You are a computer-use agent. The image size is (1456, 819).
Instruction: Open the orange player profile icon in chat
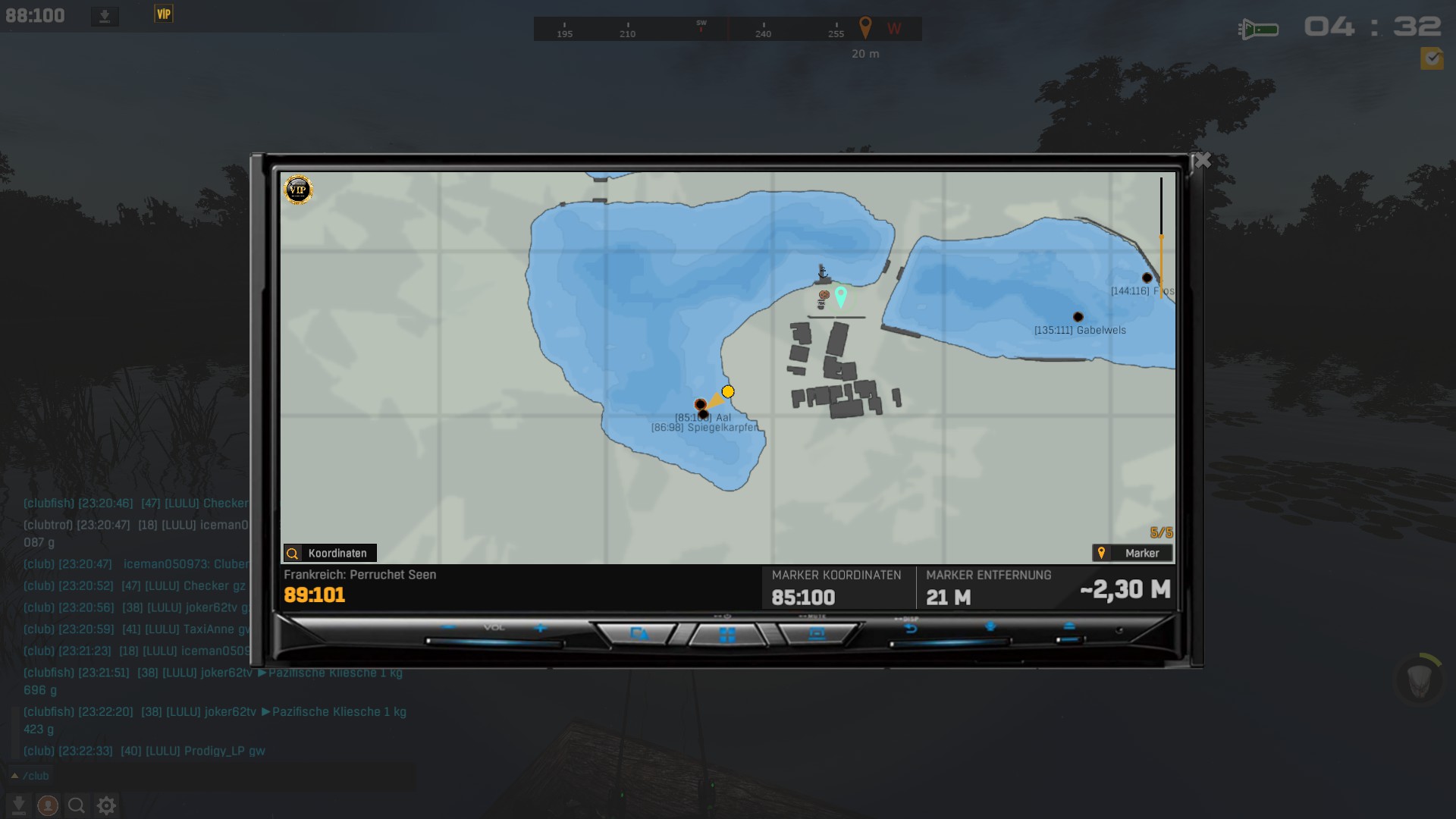pyautogui.click(x=48, y=805)
